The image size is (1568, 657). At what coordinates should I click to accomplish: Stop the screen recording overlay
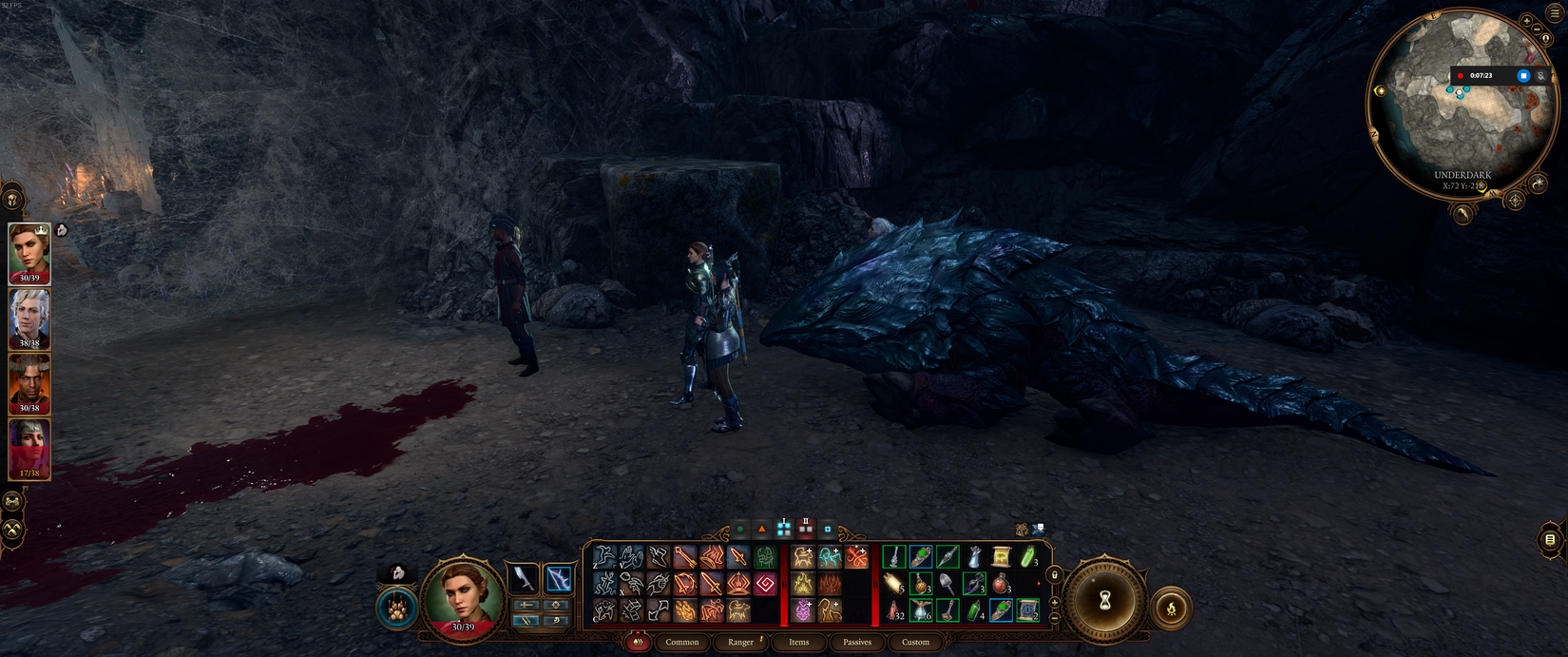[x=1523, y=75]
